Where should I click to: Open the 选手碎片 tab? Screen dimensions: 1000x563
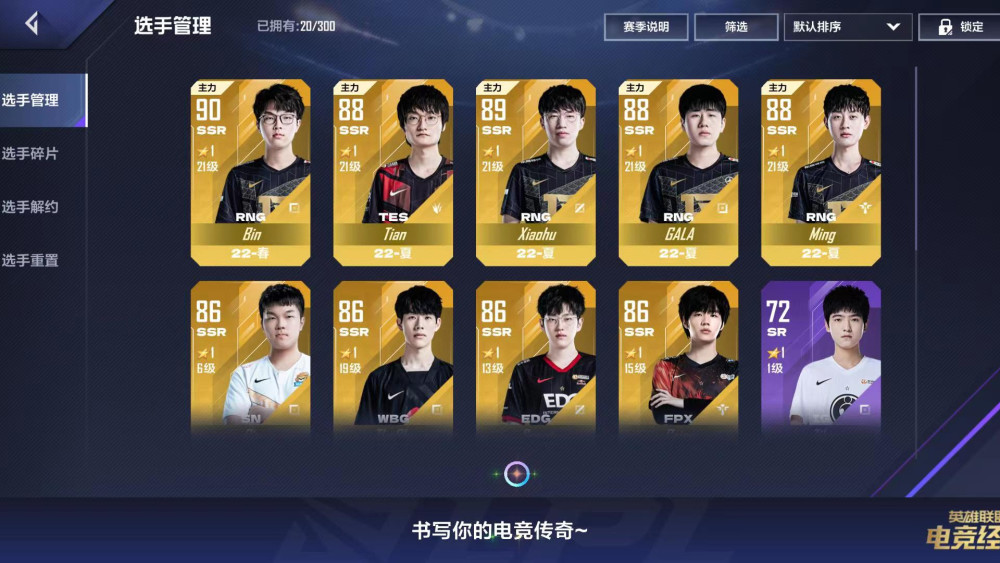(x=31, y=154)
